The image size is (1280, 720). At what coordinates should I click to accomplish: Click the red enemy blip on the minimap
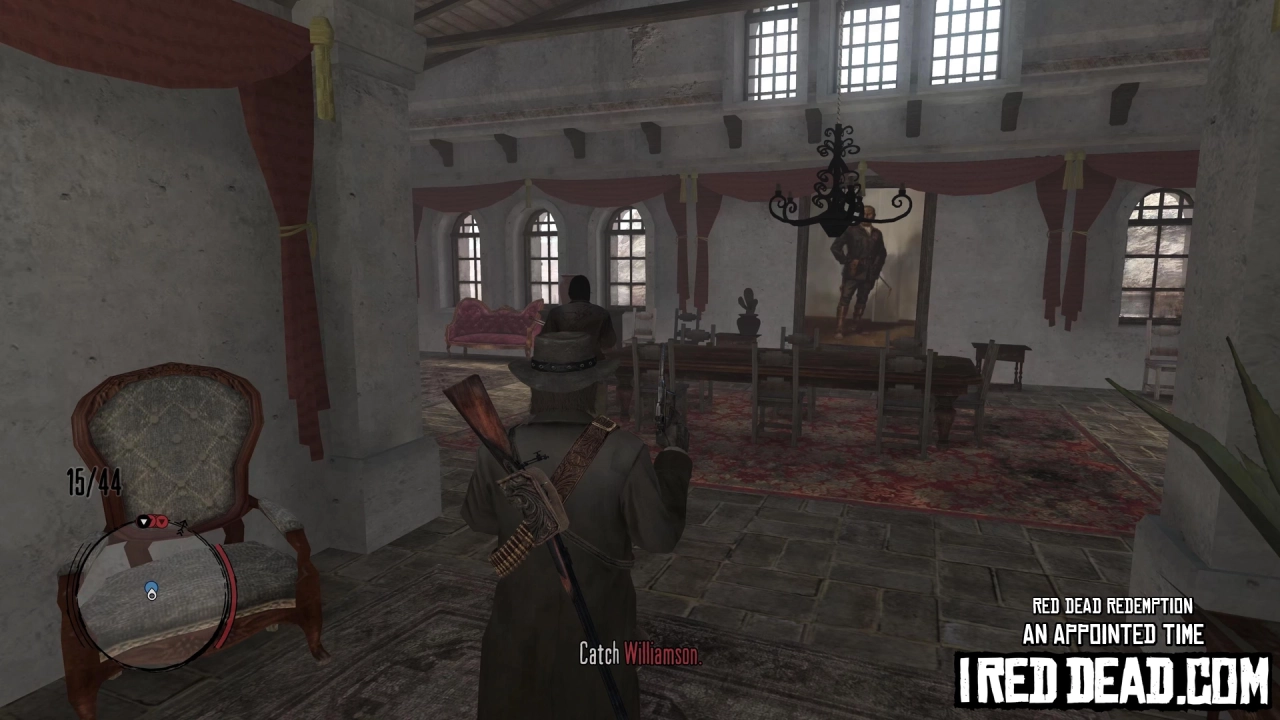coord(163,521)
